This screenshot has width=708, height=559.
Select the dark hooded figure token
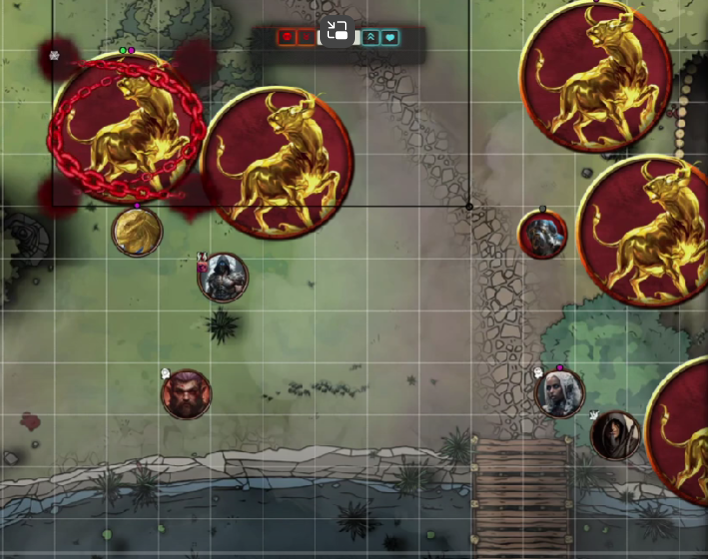pos(614,435)
